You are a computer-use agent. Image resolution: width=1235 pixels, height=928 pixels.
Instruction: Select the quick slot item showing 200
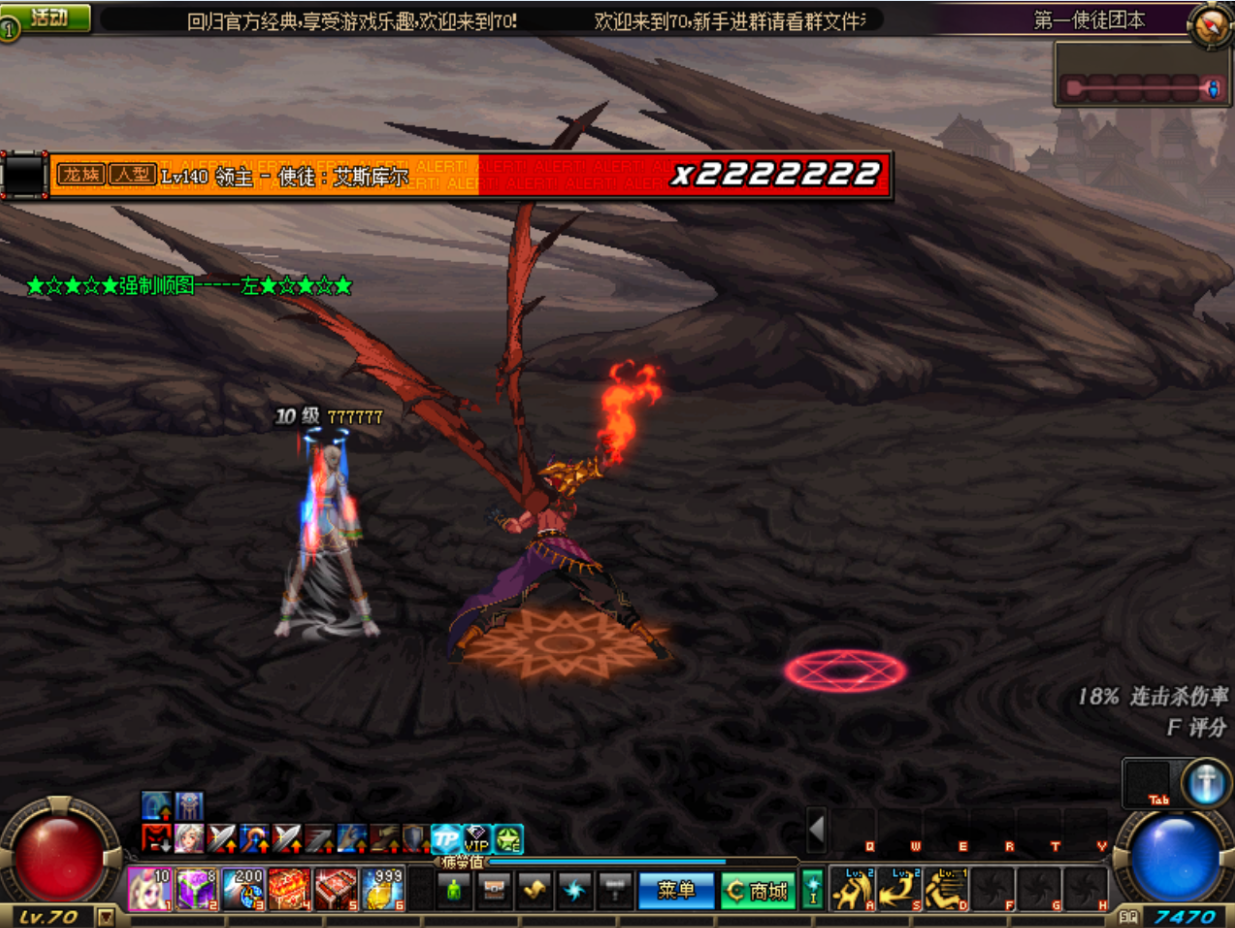click(243, 888)
